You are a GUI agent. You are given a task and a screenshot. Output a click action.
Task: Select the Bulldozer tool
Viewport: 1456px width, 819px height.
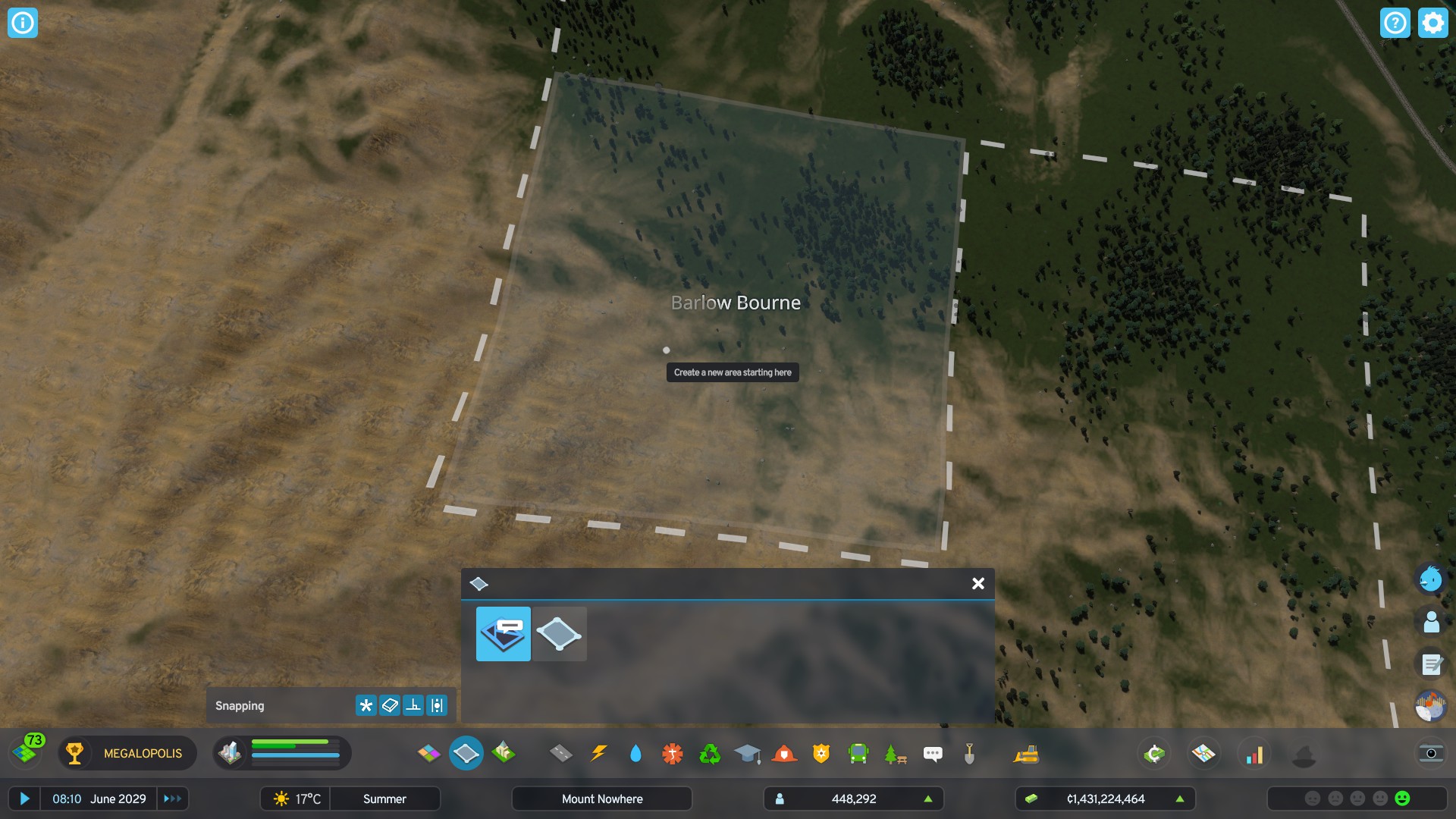pyautogui.click(x=1028, y=753)
